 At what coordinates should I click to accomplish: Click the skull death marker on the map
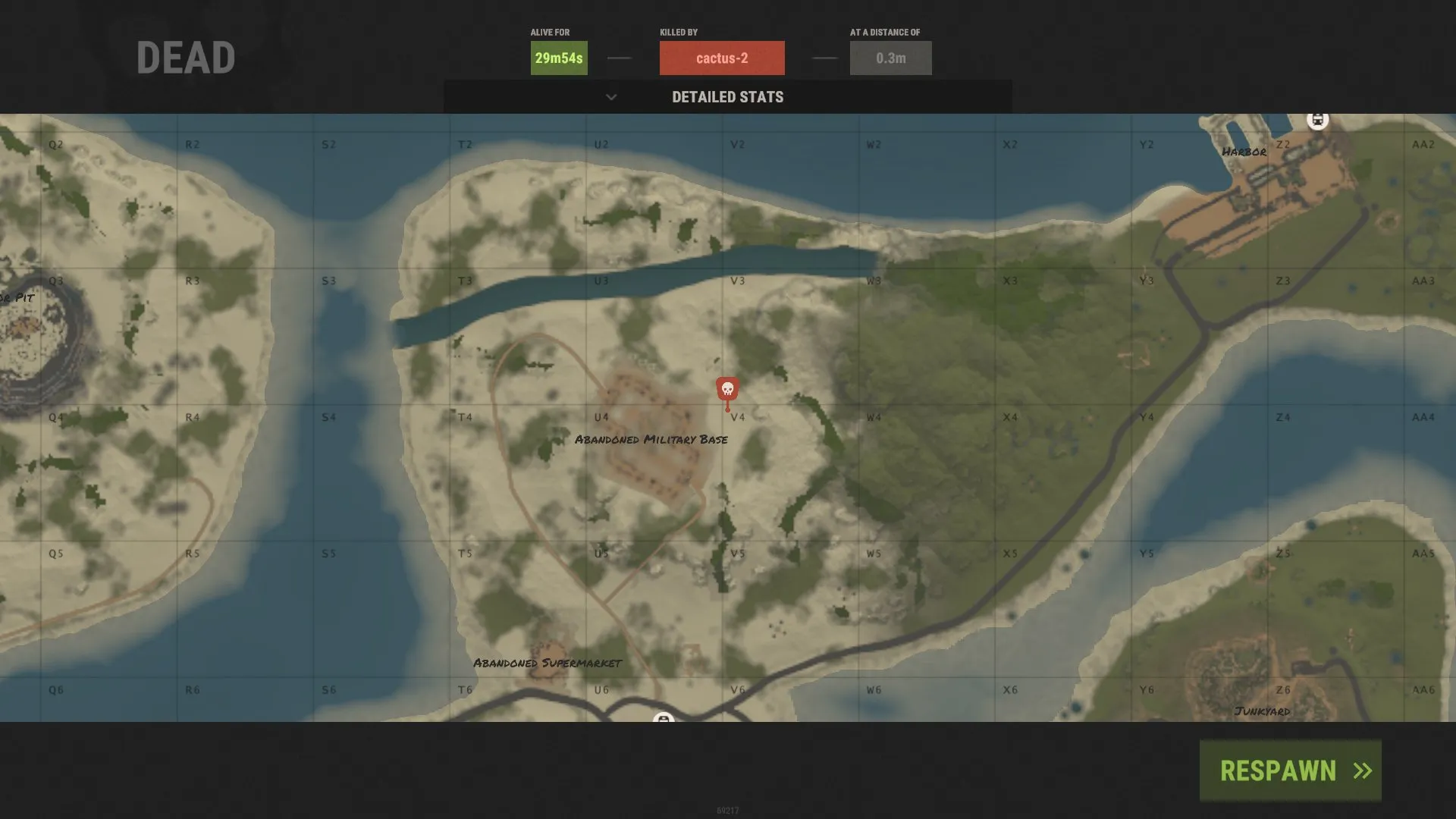[727, 388]
